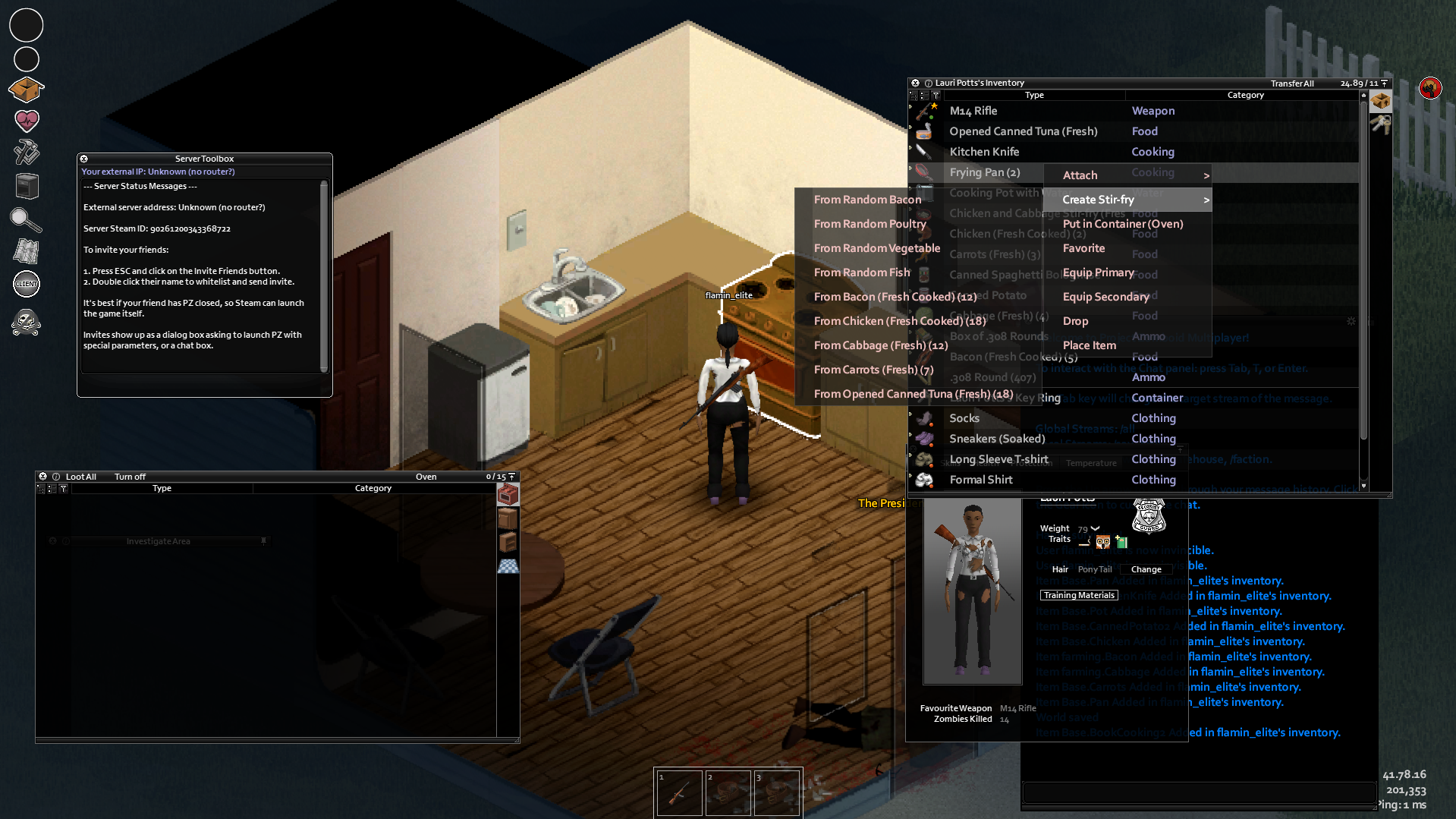The height and width of the screenshot is (819, 1456).
Task: Open the map icon in left sidebar
Action: [x=26, y=251]
